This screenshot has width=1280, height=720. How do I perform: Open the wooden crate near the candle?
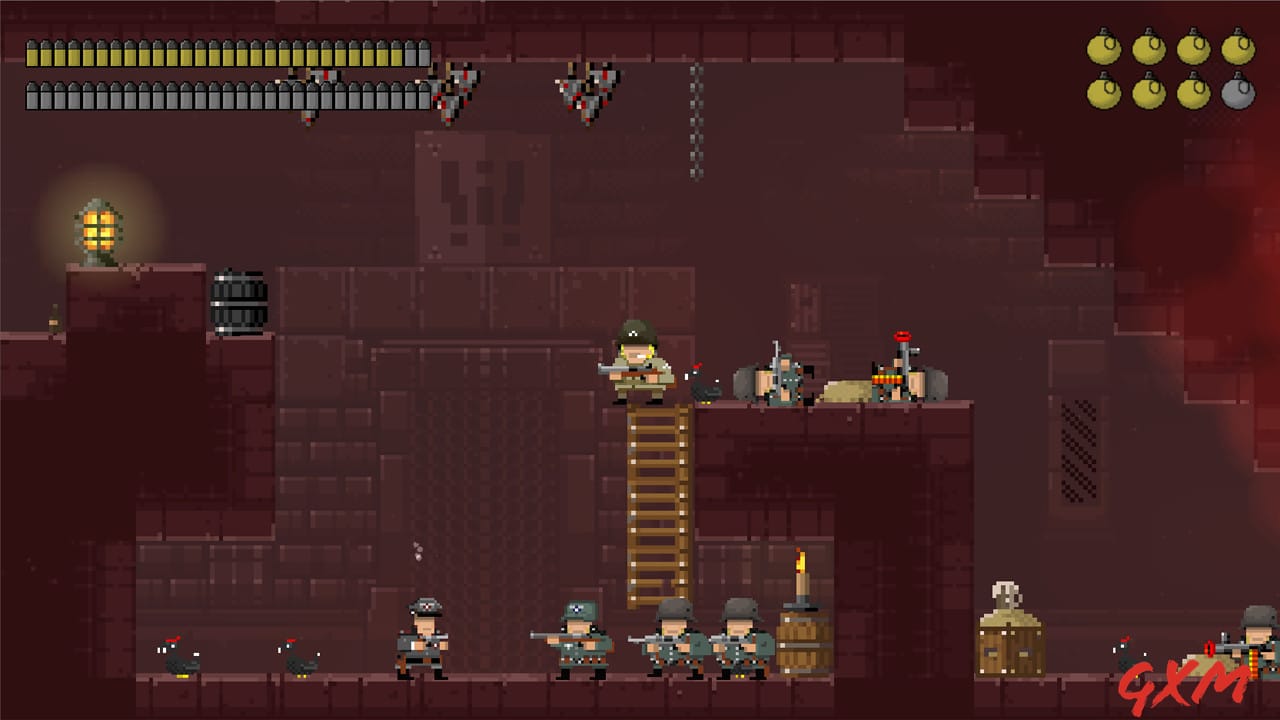[1012, 645]
